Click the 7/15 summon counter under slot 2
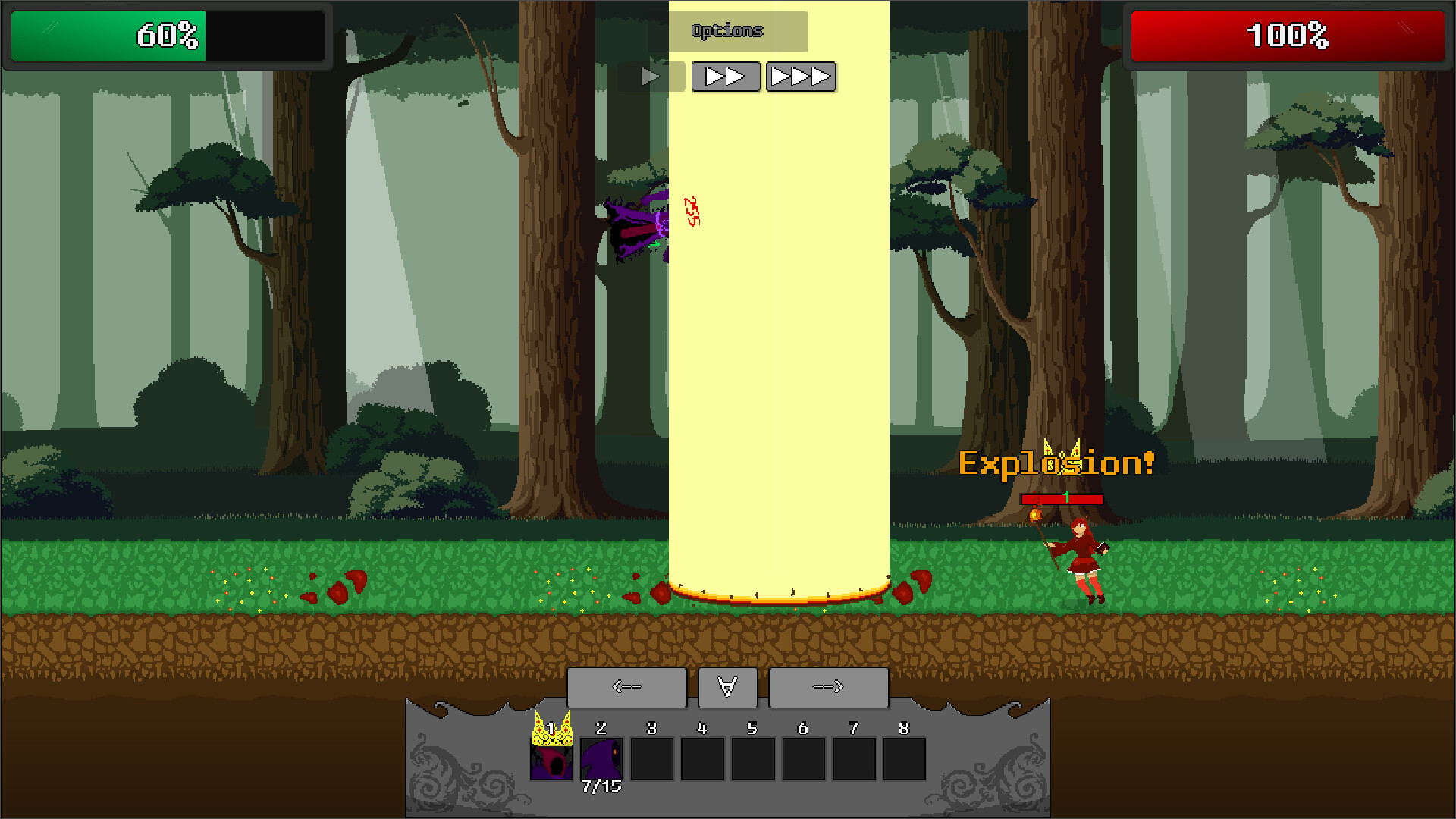This screenshot has height=819, width=1456. pyautogui.click(x=601, y=787)
